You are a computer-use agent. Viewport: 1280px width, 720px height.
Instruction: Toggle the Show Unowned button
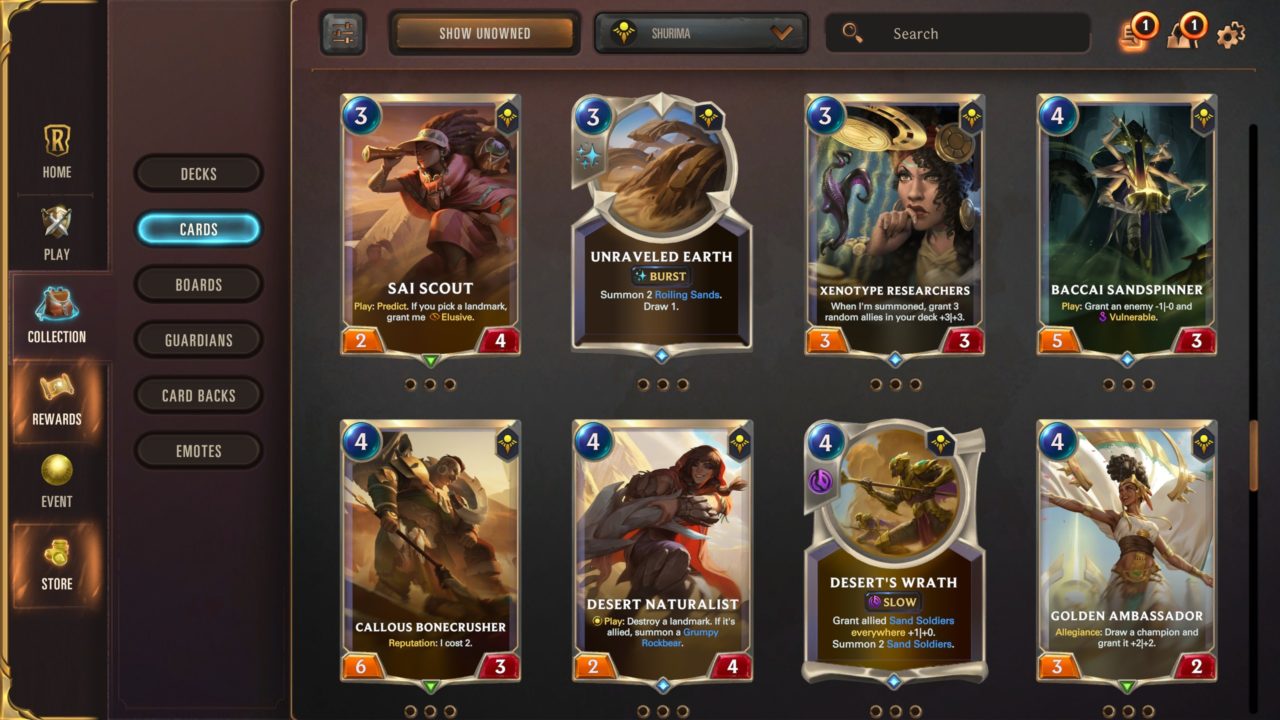484,33
